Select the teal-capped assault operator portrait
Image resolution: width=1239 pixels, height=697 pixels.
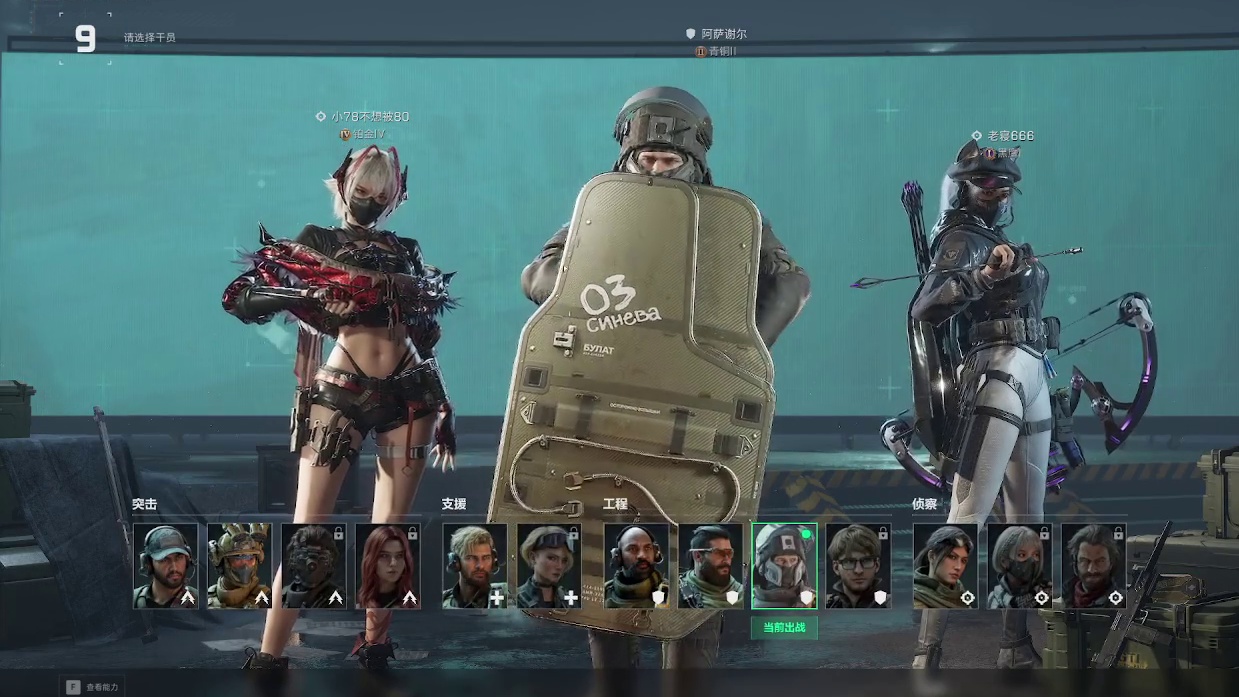click(x=166, y=566)
